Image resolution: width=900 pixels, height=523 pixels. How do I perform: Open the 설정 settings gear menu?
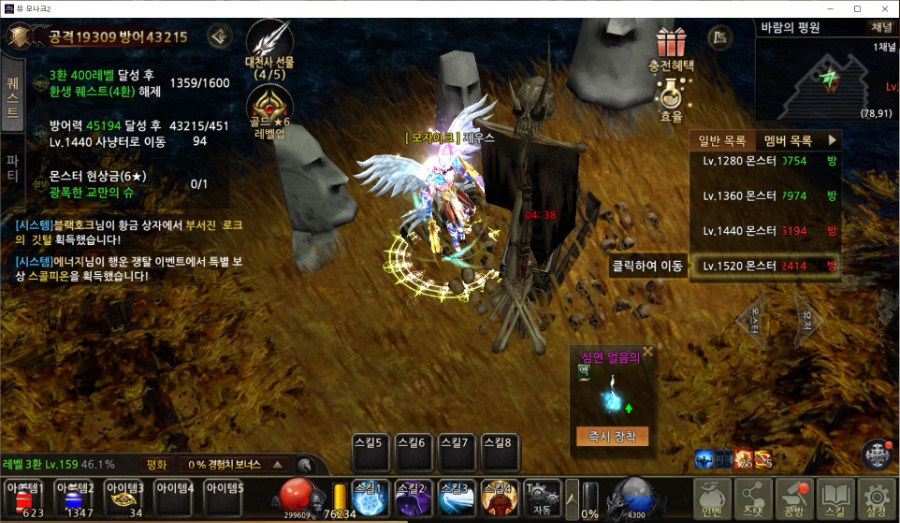[x=876, y=498]
